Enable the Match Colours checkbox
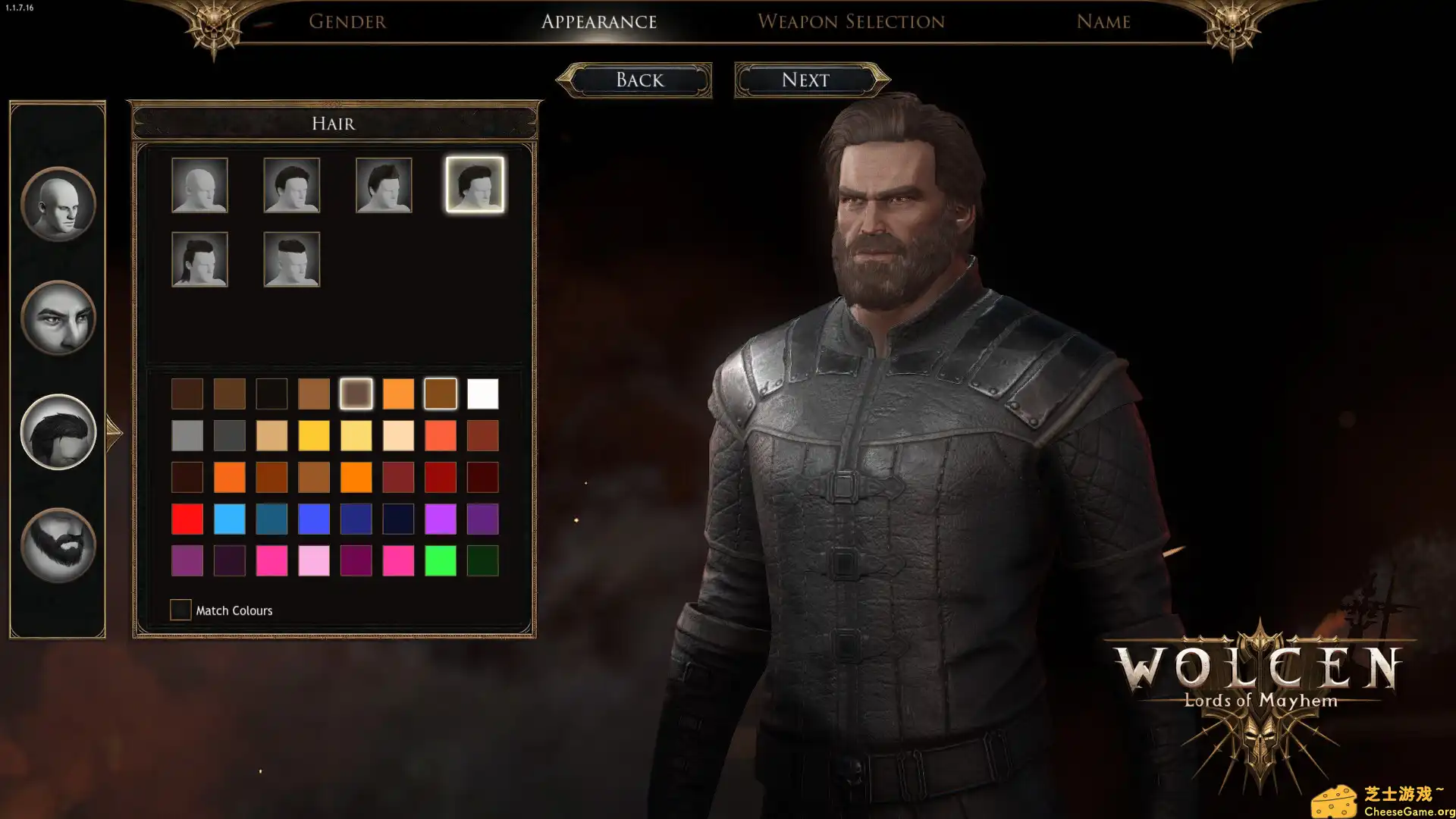This screenshot has width=1456, height=819. [180, 610]
